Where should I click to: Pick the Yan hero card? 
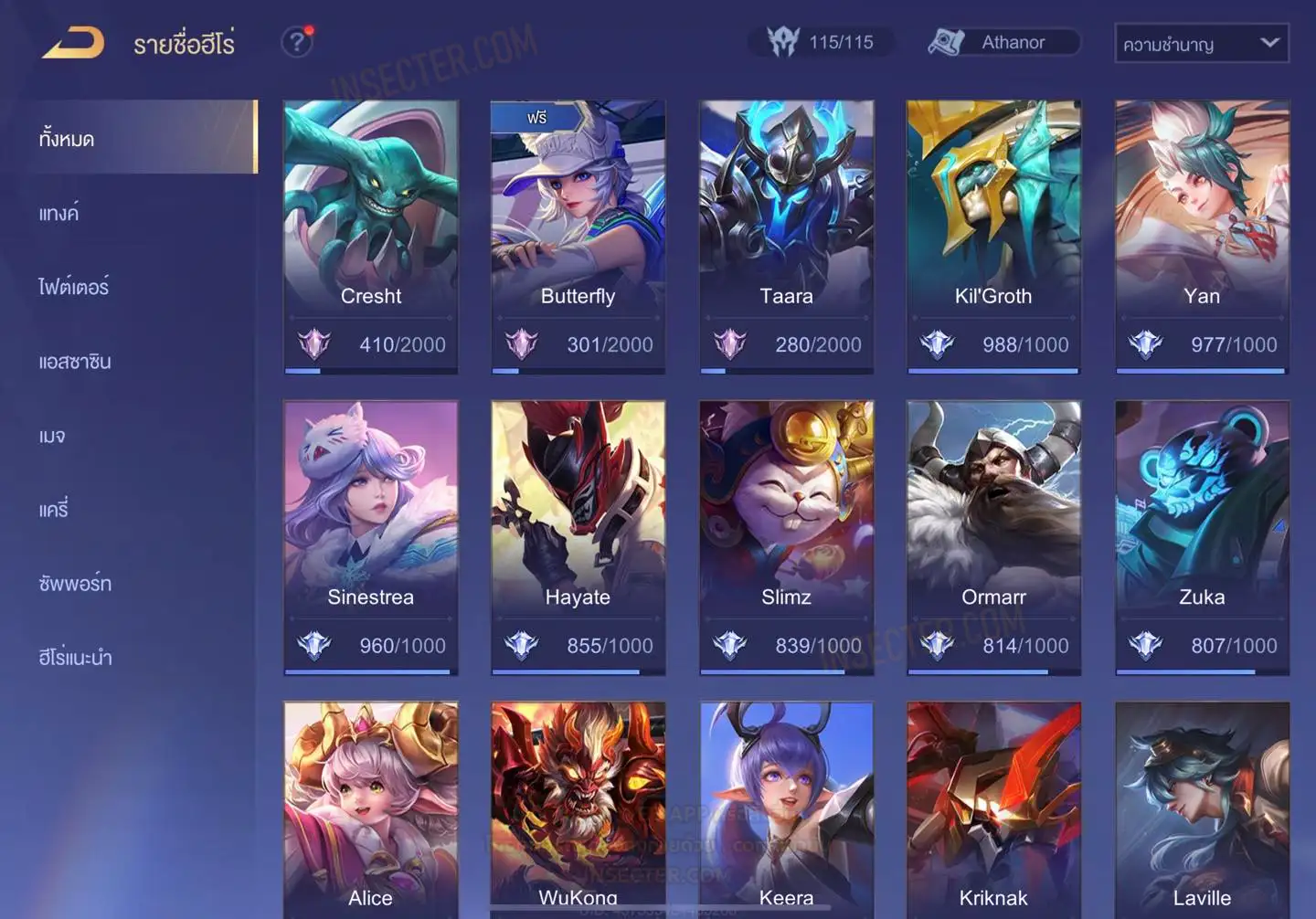coord(1202,236)
